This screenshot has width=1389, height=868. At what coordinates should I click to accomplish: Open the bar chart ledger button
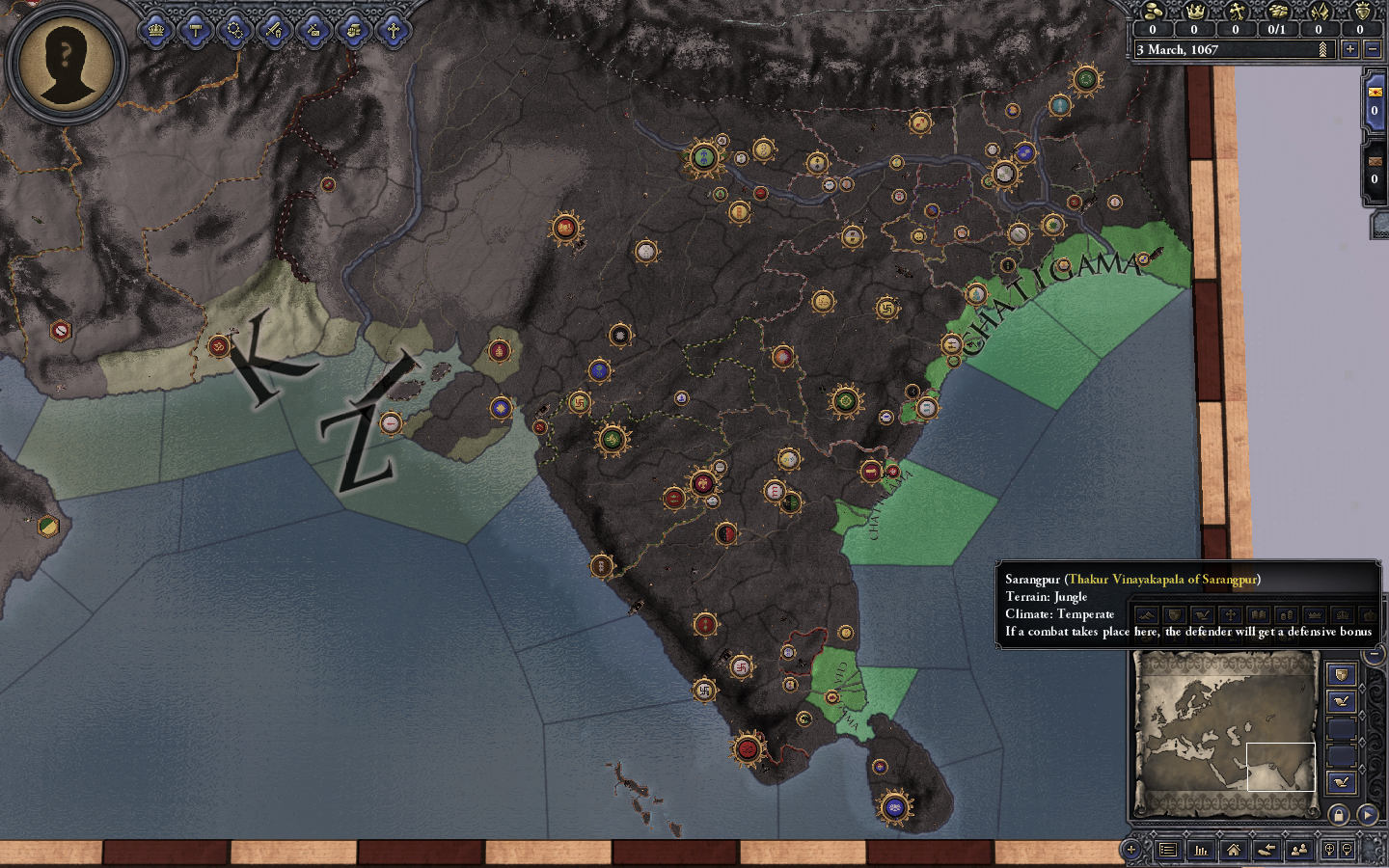pos(1201,850)
